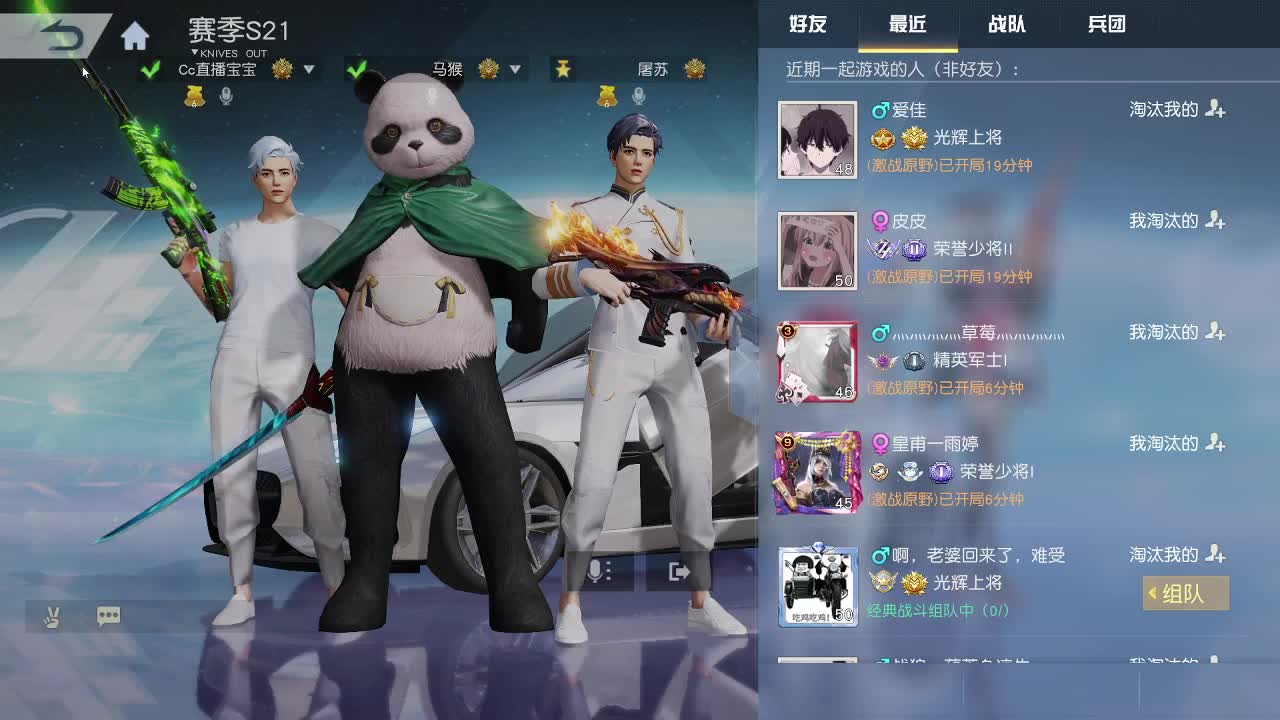
Task: Click 皮皮's avatar thumbnail in the recent list
Action: coord(817,251)
